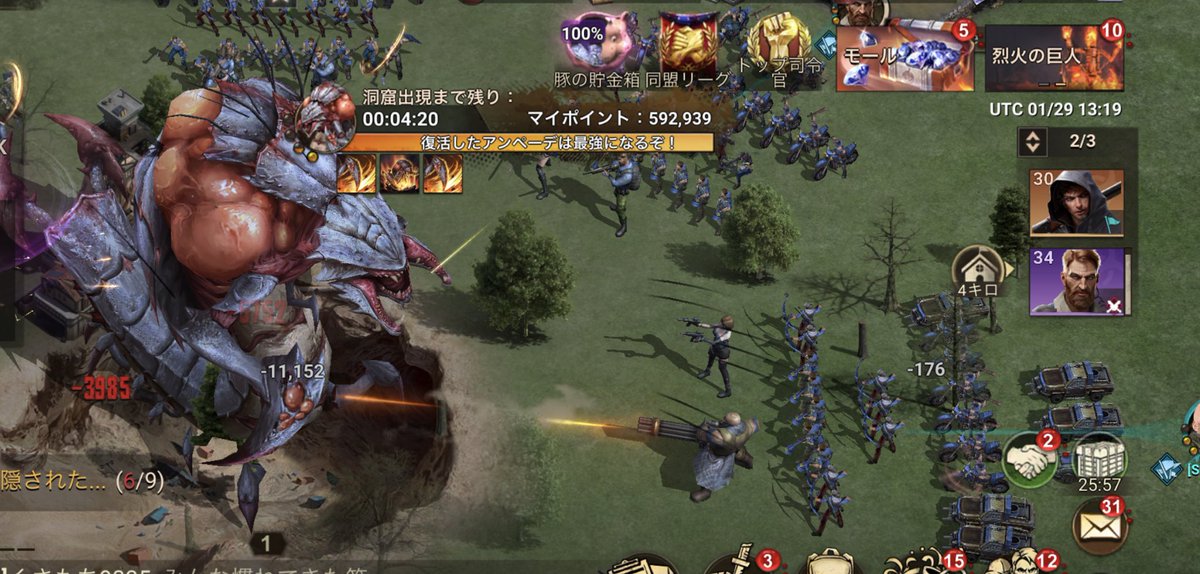Open the 烈火の巨人 event banner
This screenshot has width=1200, height=574.
1055,58
